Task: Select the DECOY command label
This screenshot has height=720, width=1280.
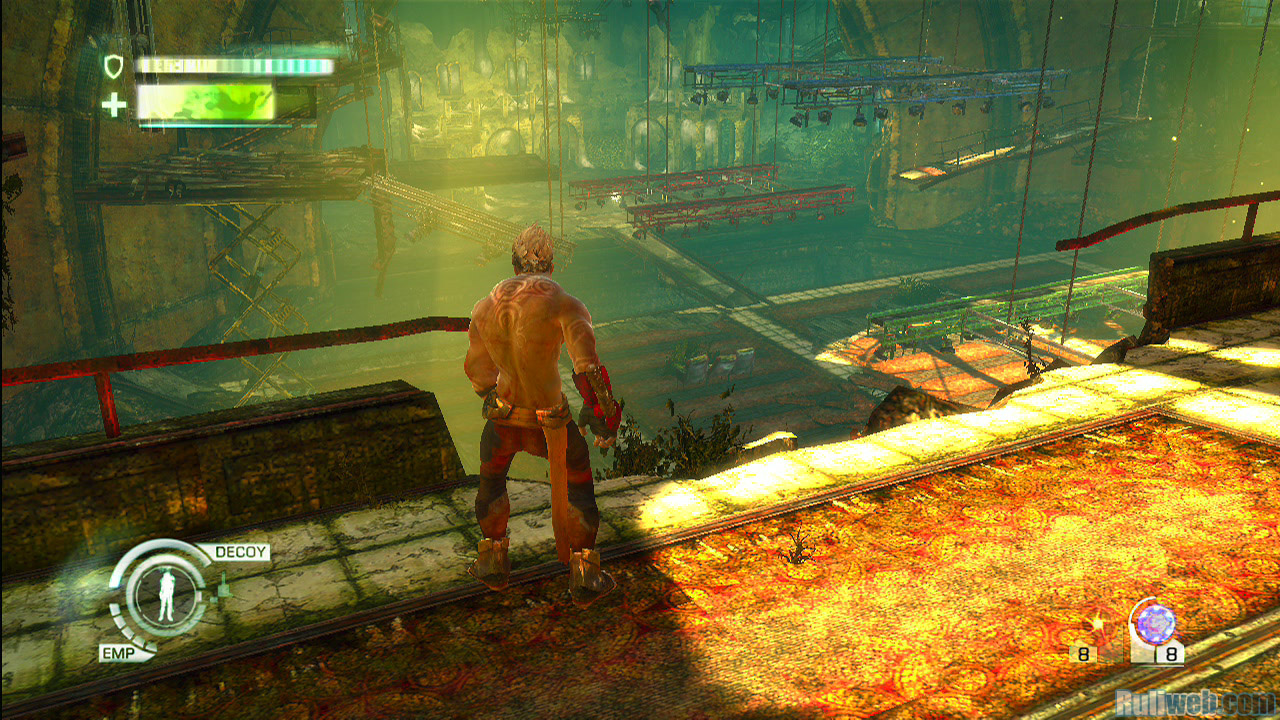Action: pos(241,552)
